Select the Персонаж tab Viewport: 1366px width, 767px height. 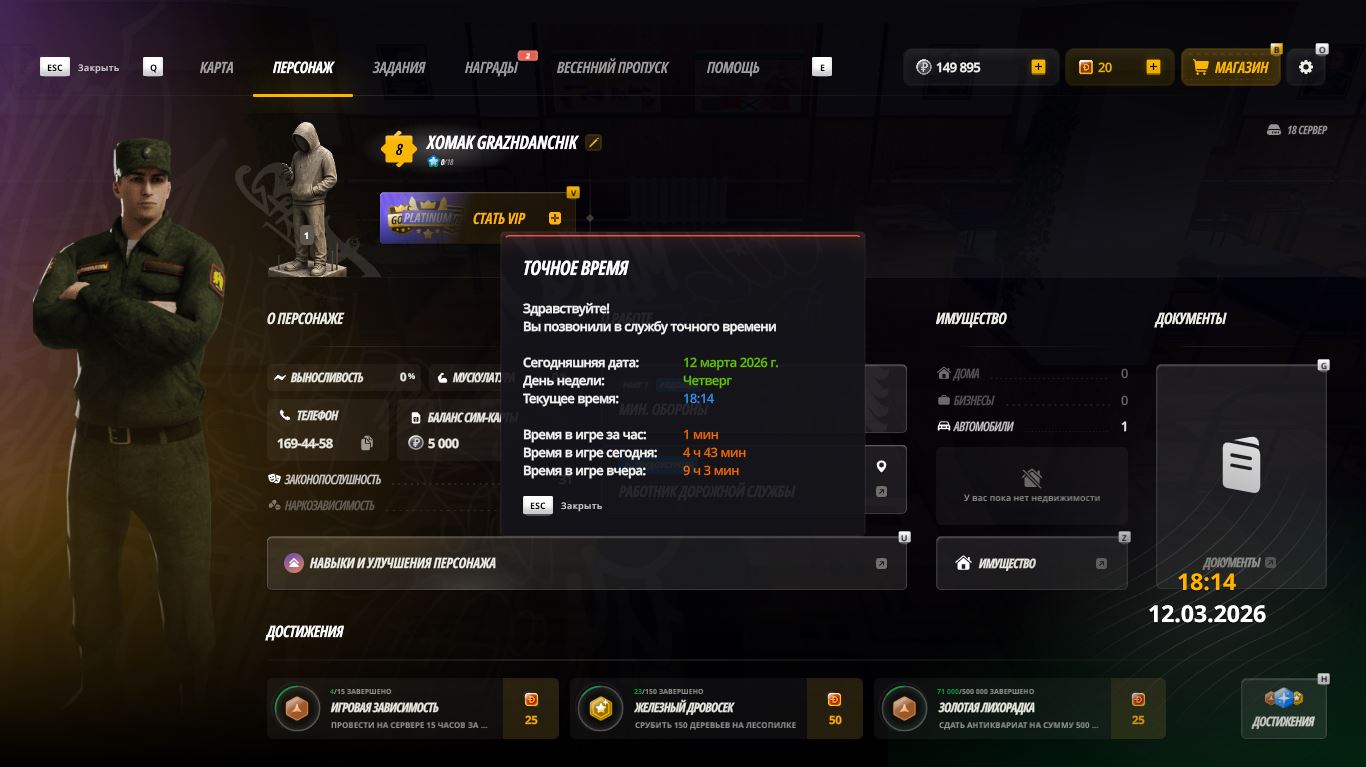click(303, 68)
